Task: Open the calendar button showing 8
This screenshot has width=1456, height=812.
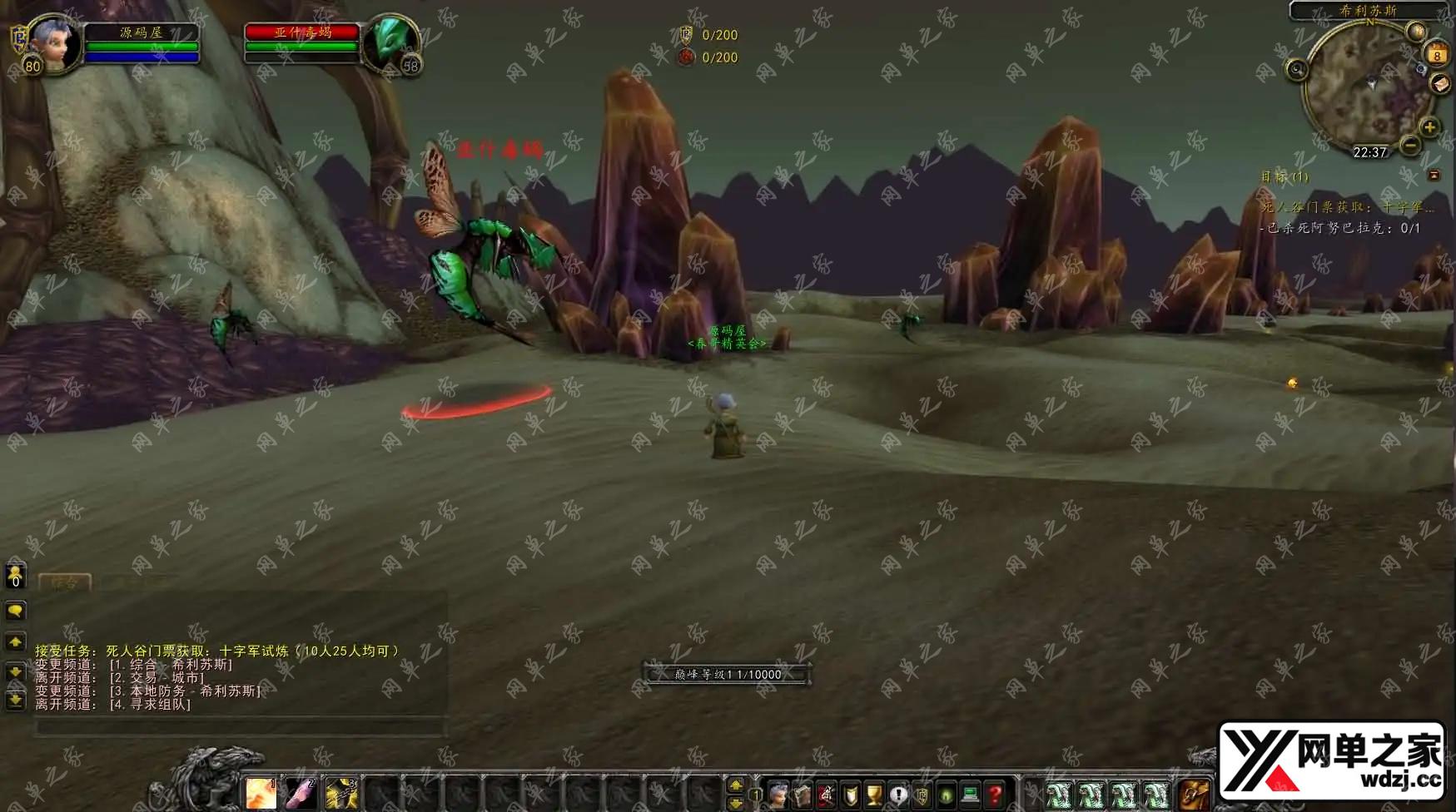Action: [x=1437, y=55]
